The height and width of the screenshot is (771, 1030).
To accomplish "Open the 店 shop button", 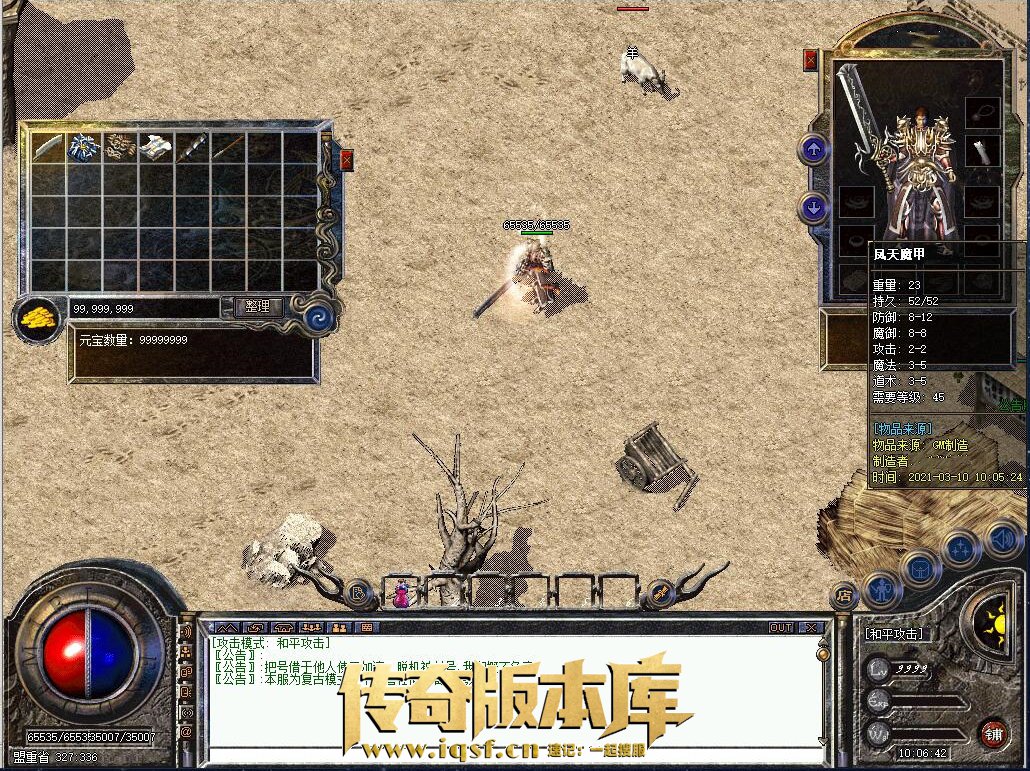I will pos(844,596).
